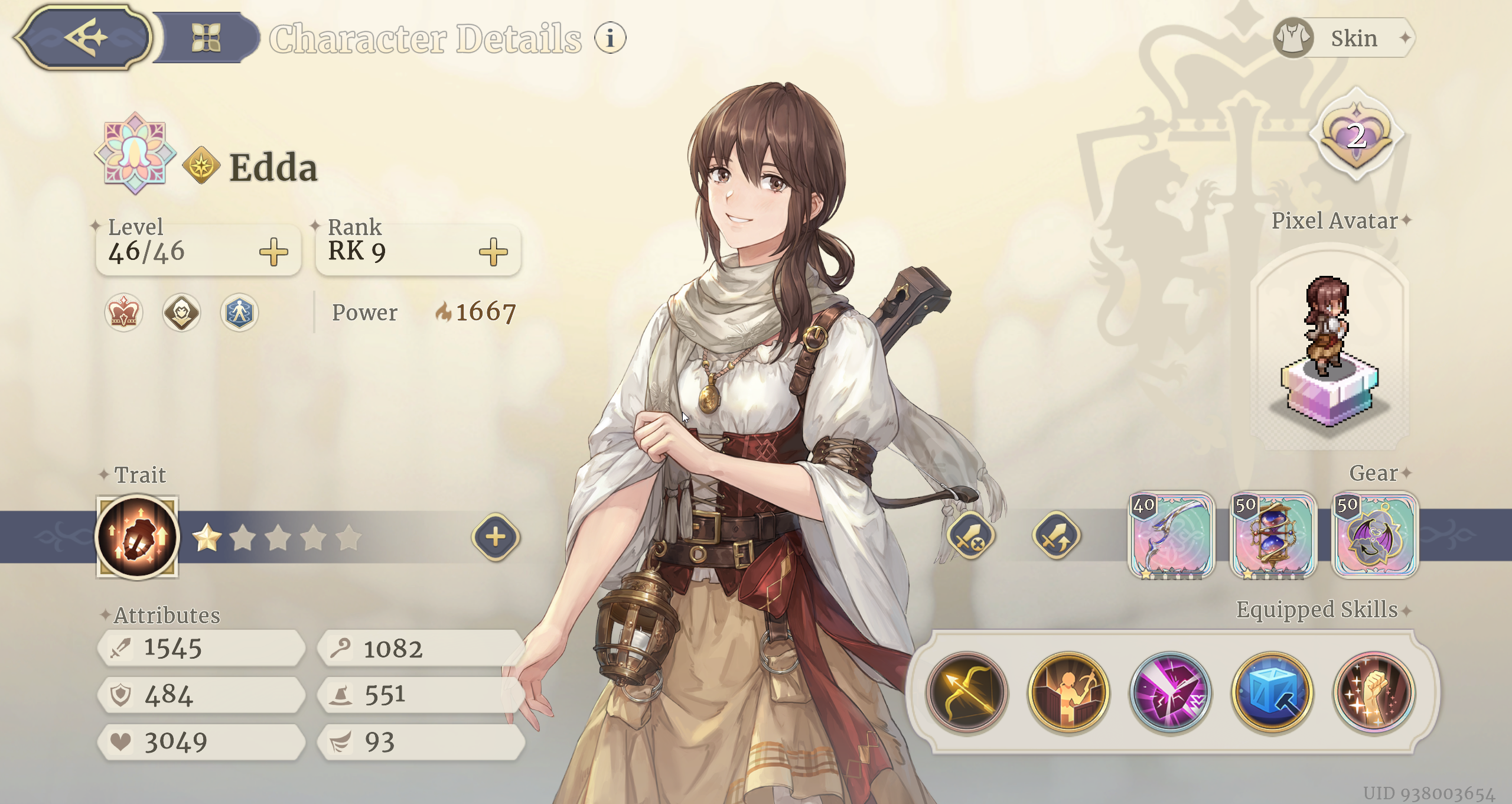This screenshot has height=804, width=1512.
Task: Upgrade trait with the plus button
Action: (x=496, y=537)
